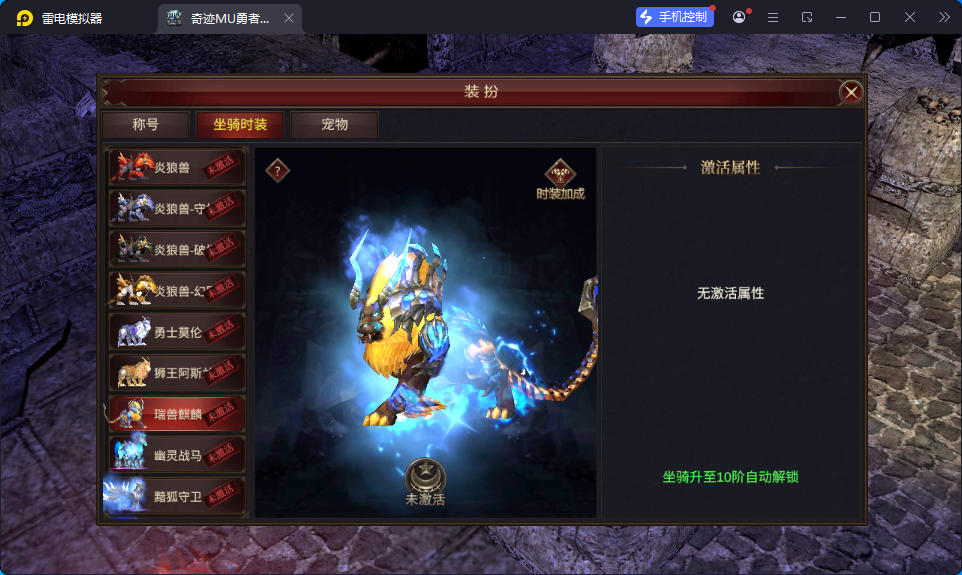The height and width of the screenshot is (575, 962).
Task: Choose the 炎狼兽-守 mount skin
Action: click(177, 209)
